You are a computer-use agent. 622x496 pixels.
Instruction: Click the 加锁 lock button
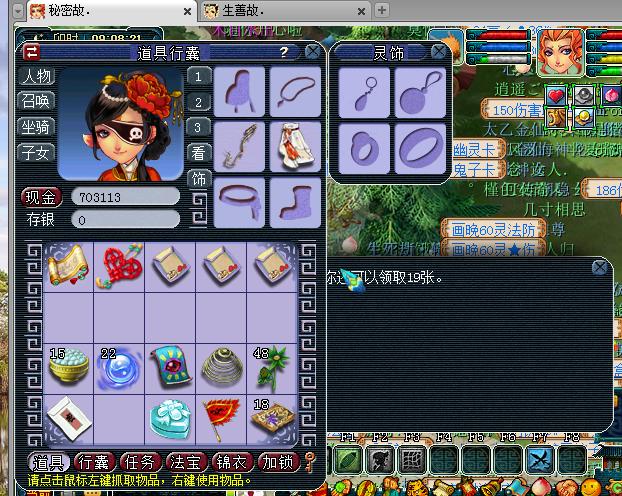pos(277,462)
